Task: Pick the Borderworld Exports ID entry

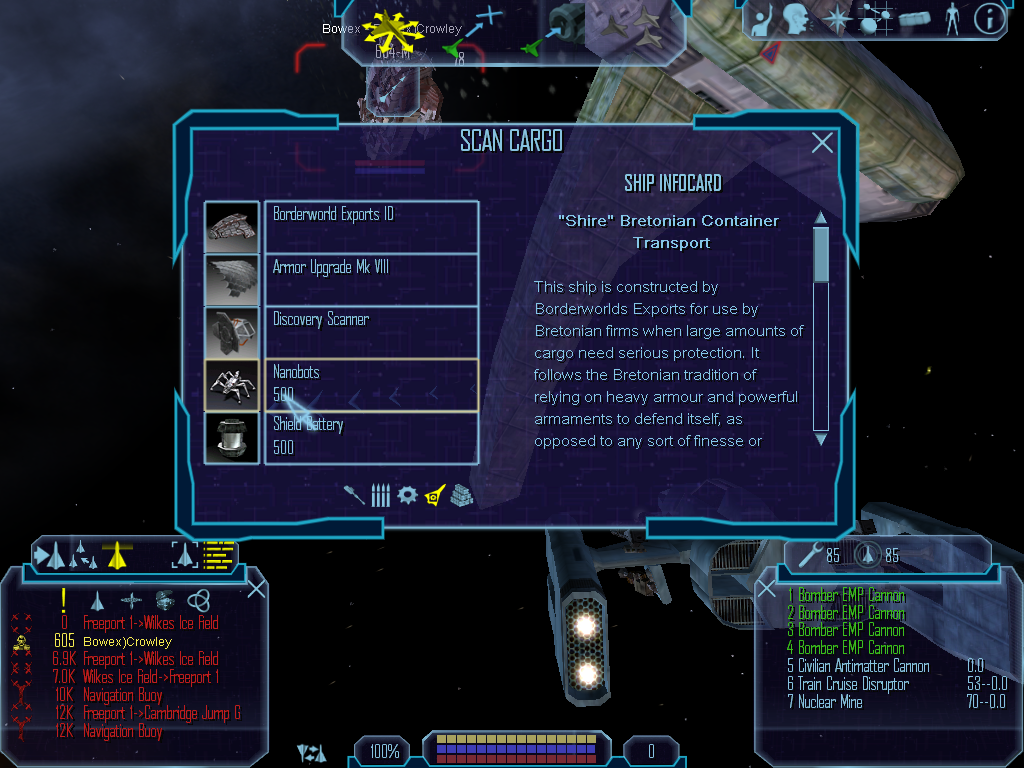Action: coord(370,226)
